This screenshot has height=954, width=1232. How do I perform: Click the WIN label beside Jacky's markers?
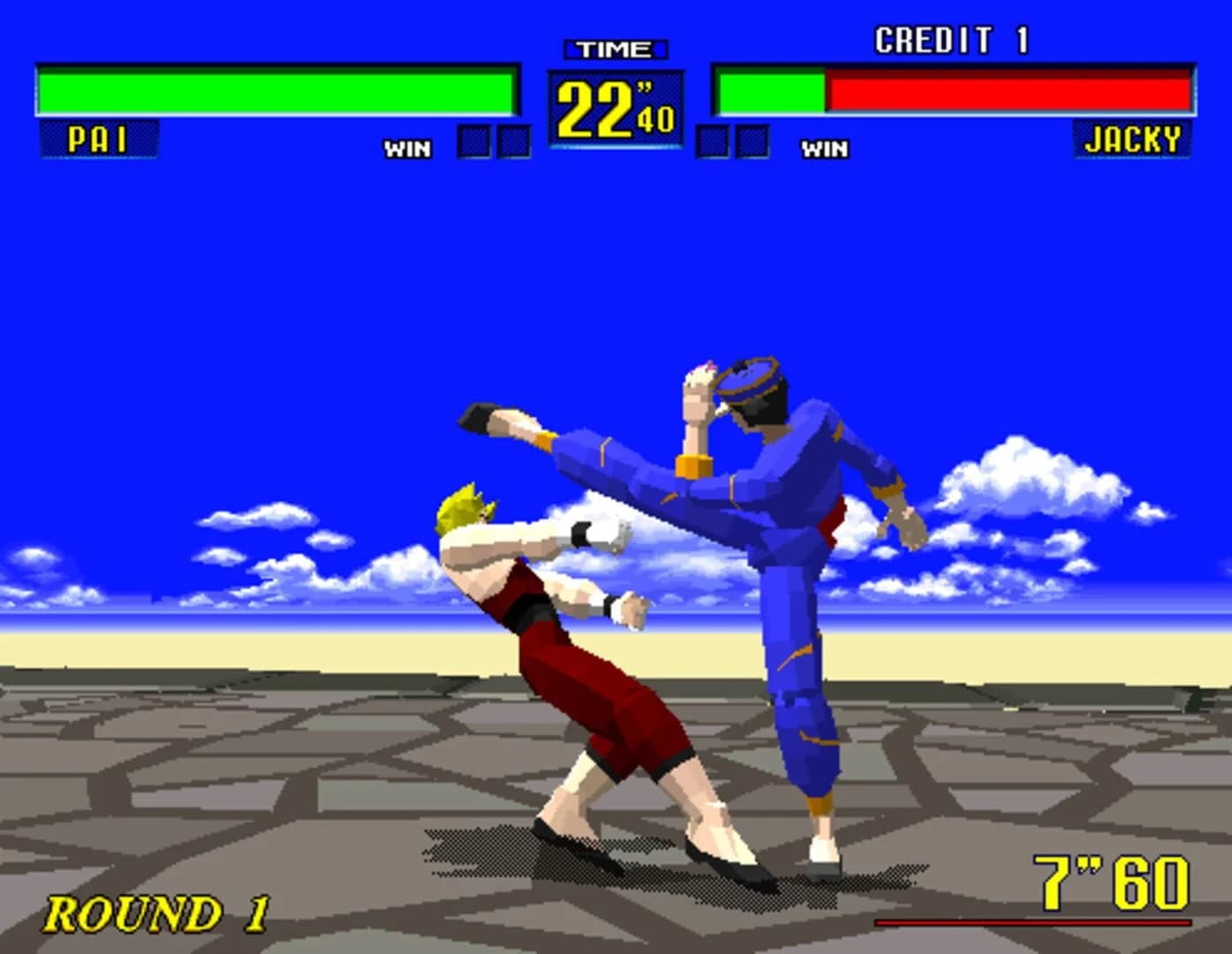(823, 148)
